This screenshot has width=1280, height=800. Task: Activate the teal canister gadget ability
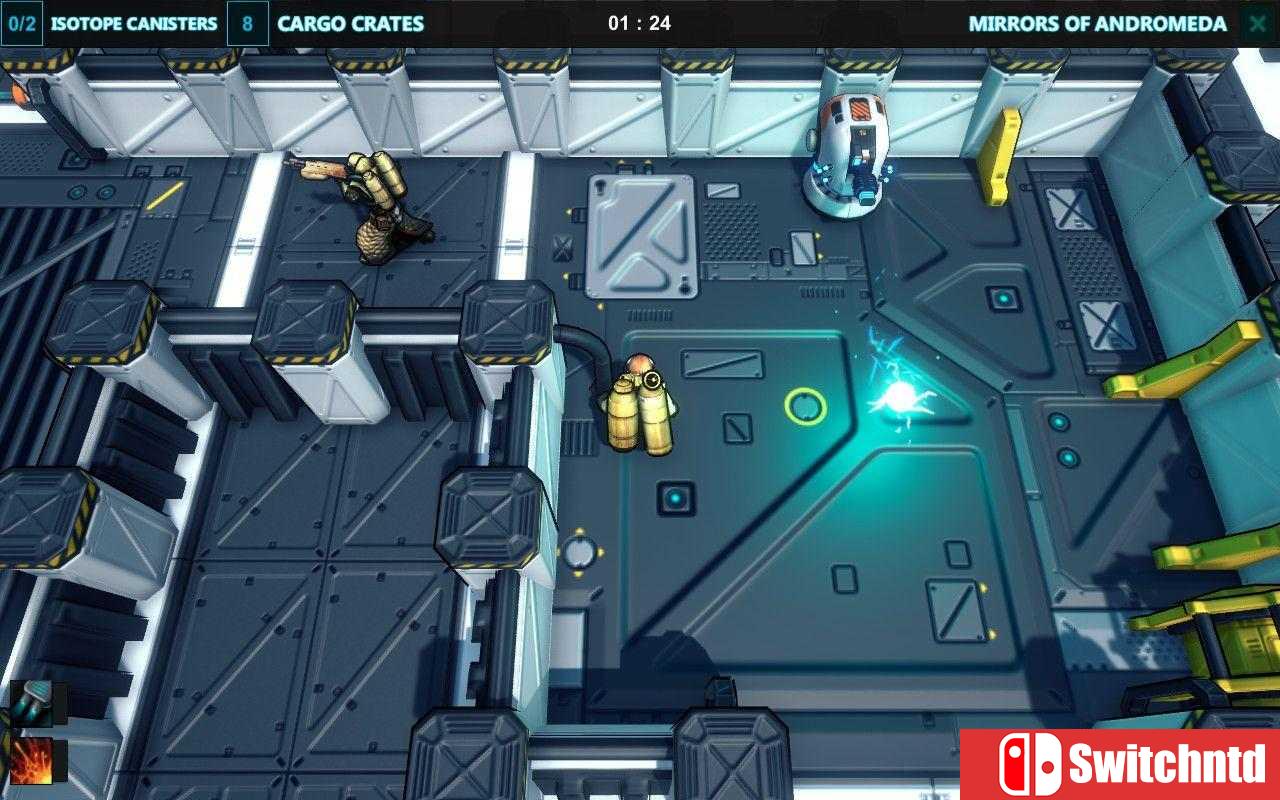tap(33, 701)
